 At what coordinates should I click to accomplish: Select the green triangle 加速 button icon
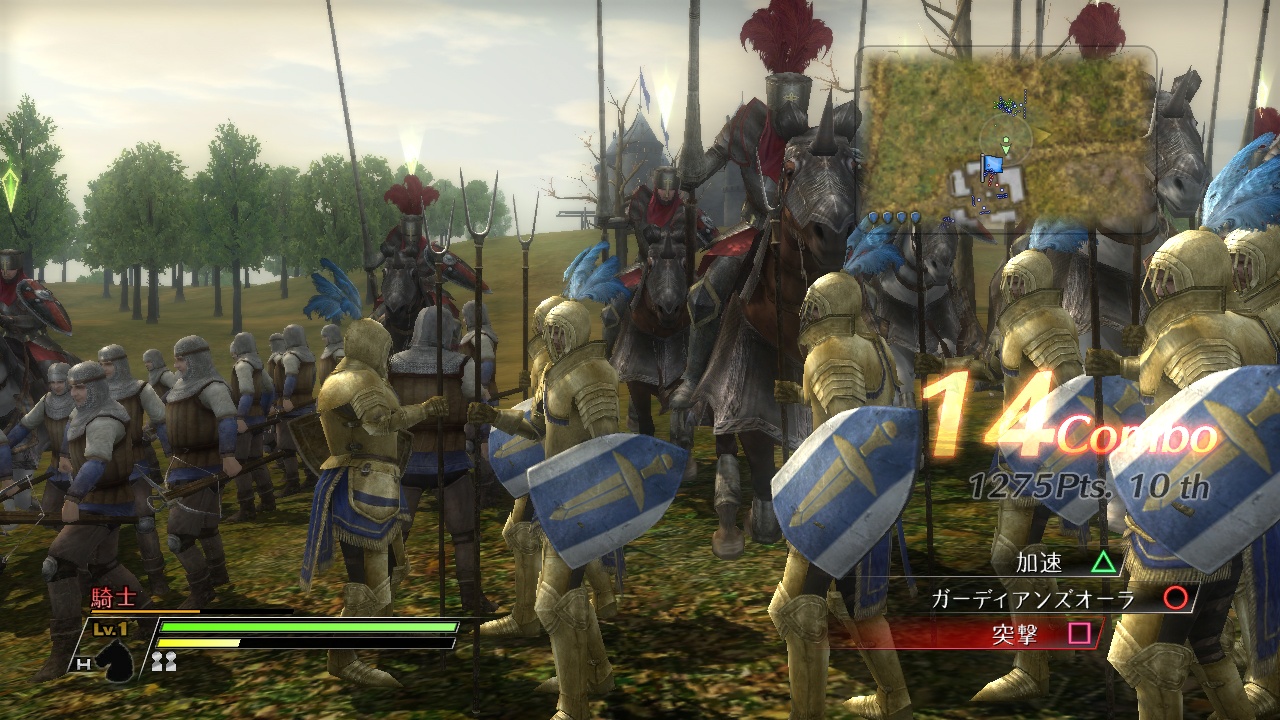1103,563
